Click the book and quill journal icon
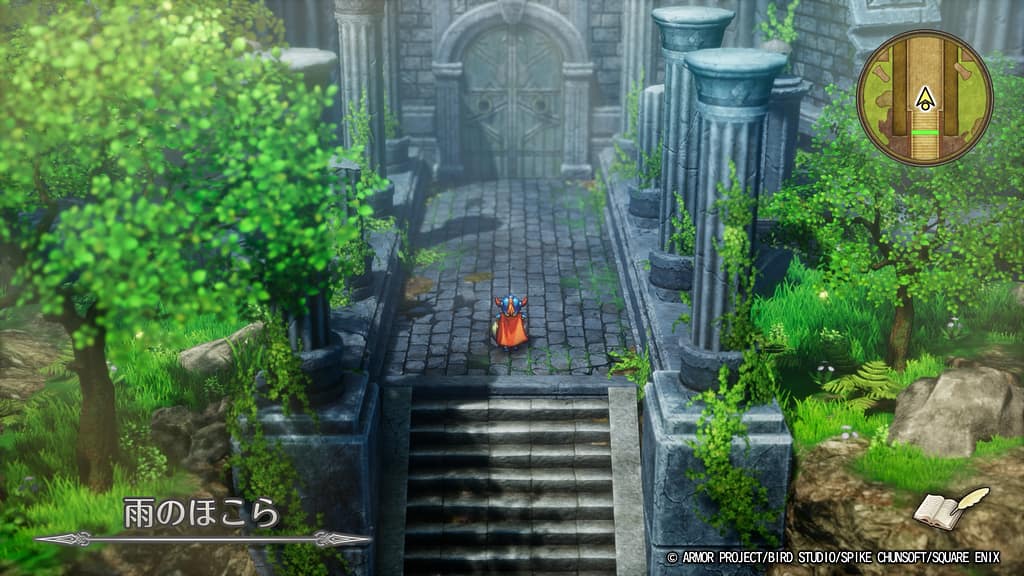1024x576 pixels. (x=949, y=509)
